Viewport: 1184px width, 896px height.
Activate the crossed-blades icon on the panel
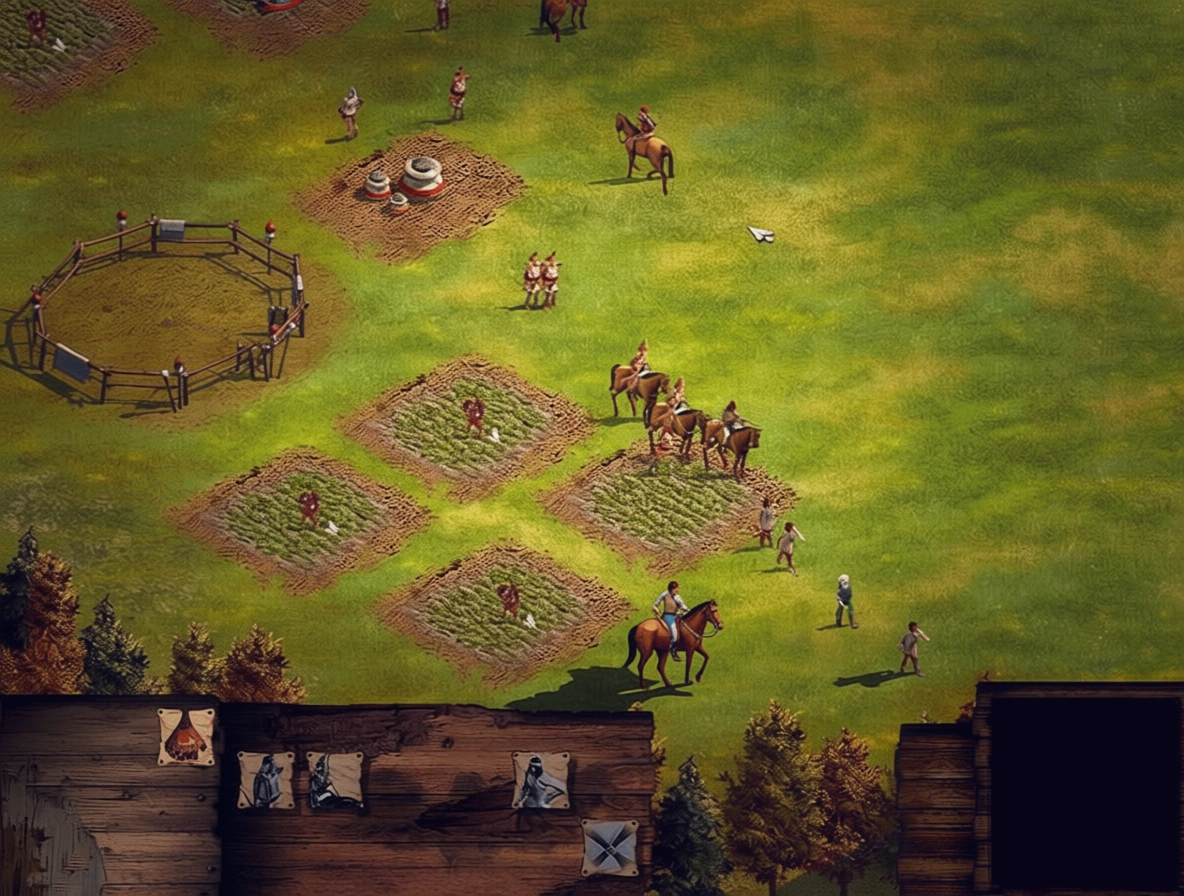click(609, 846)
